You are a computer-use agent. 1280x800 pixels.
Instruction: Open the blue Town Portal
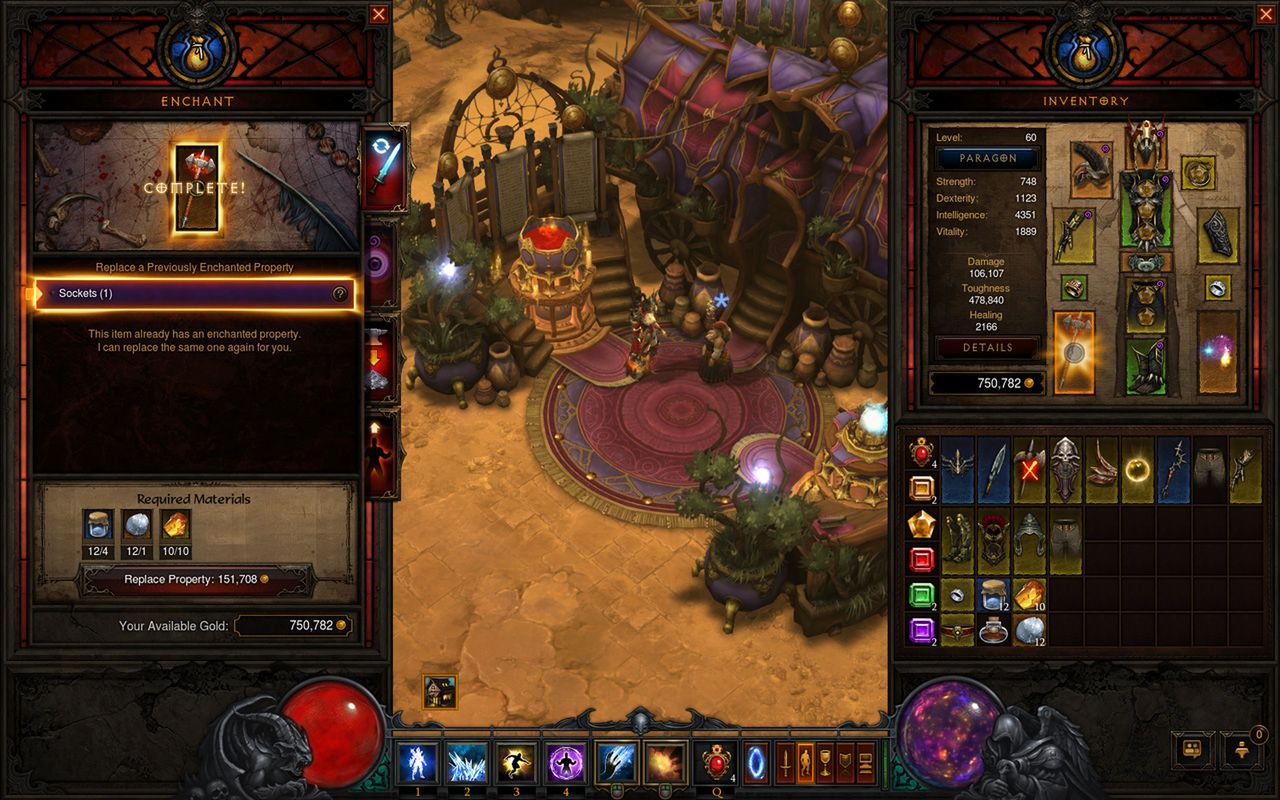pos(755,763)
